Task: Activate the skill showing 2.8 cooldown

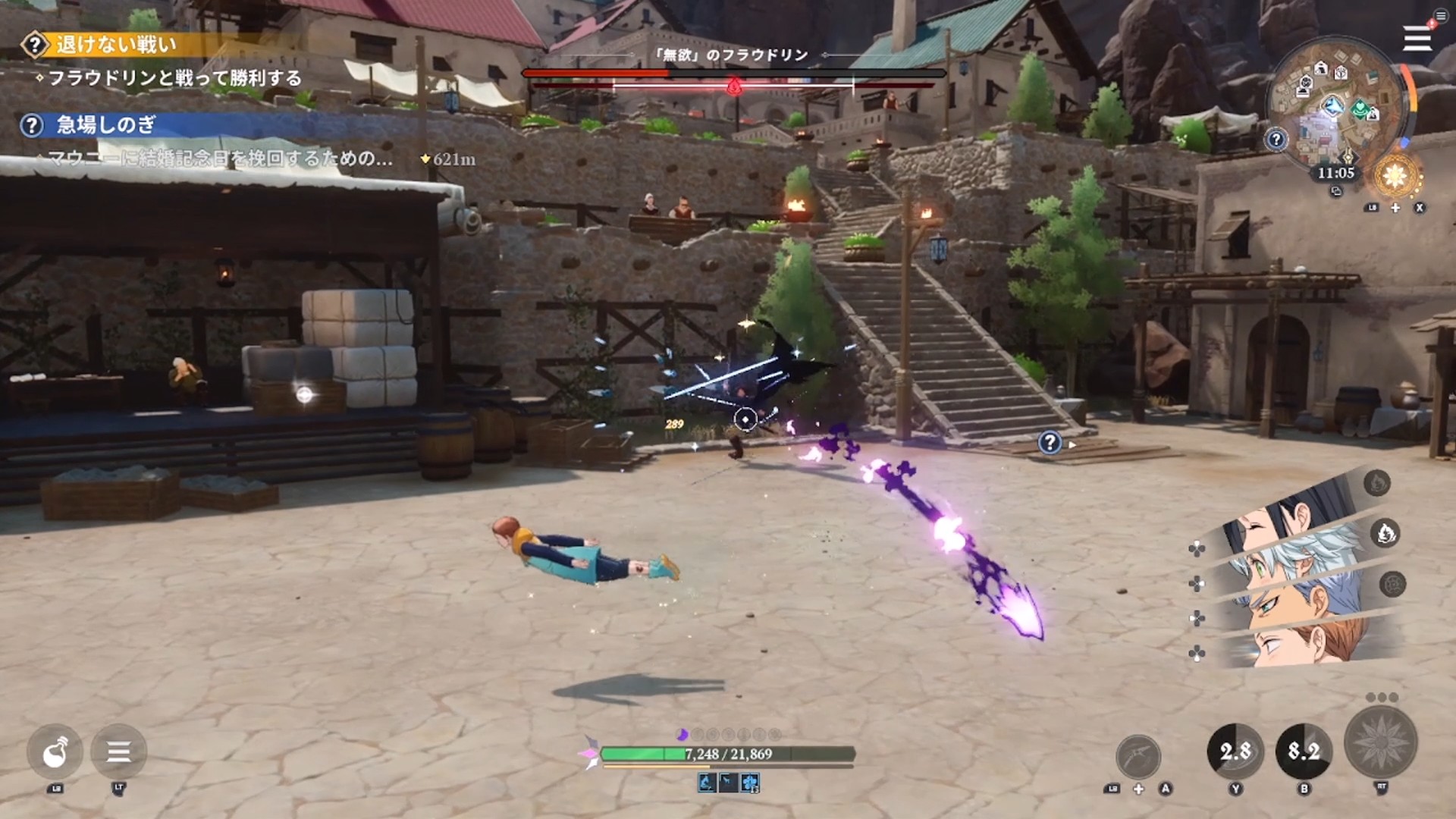Action: pos(1235,752)
